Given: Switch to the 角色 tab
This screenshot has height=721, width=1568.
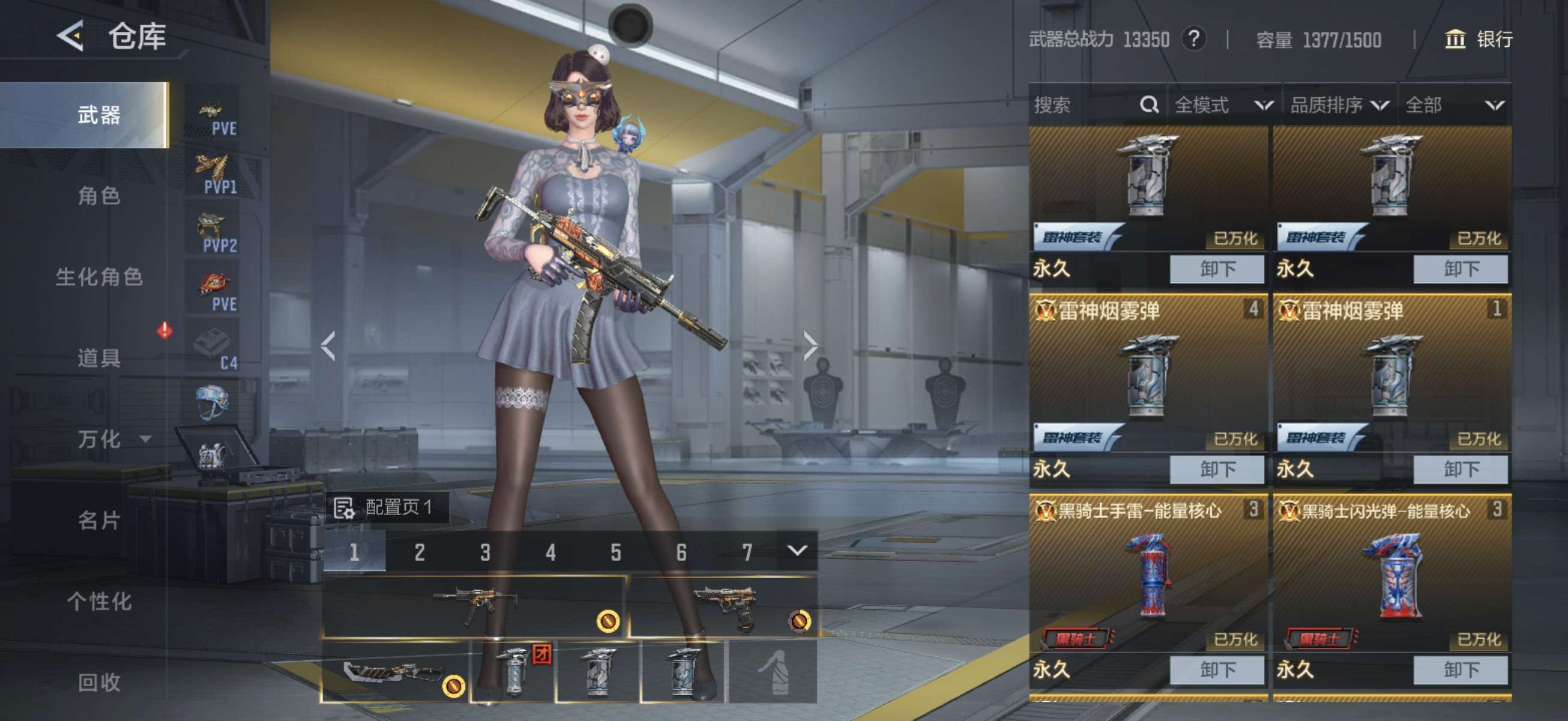Looking at the screenshot, I should click(x=99, y=196).
